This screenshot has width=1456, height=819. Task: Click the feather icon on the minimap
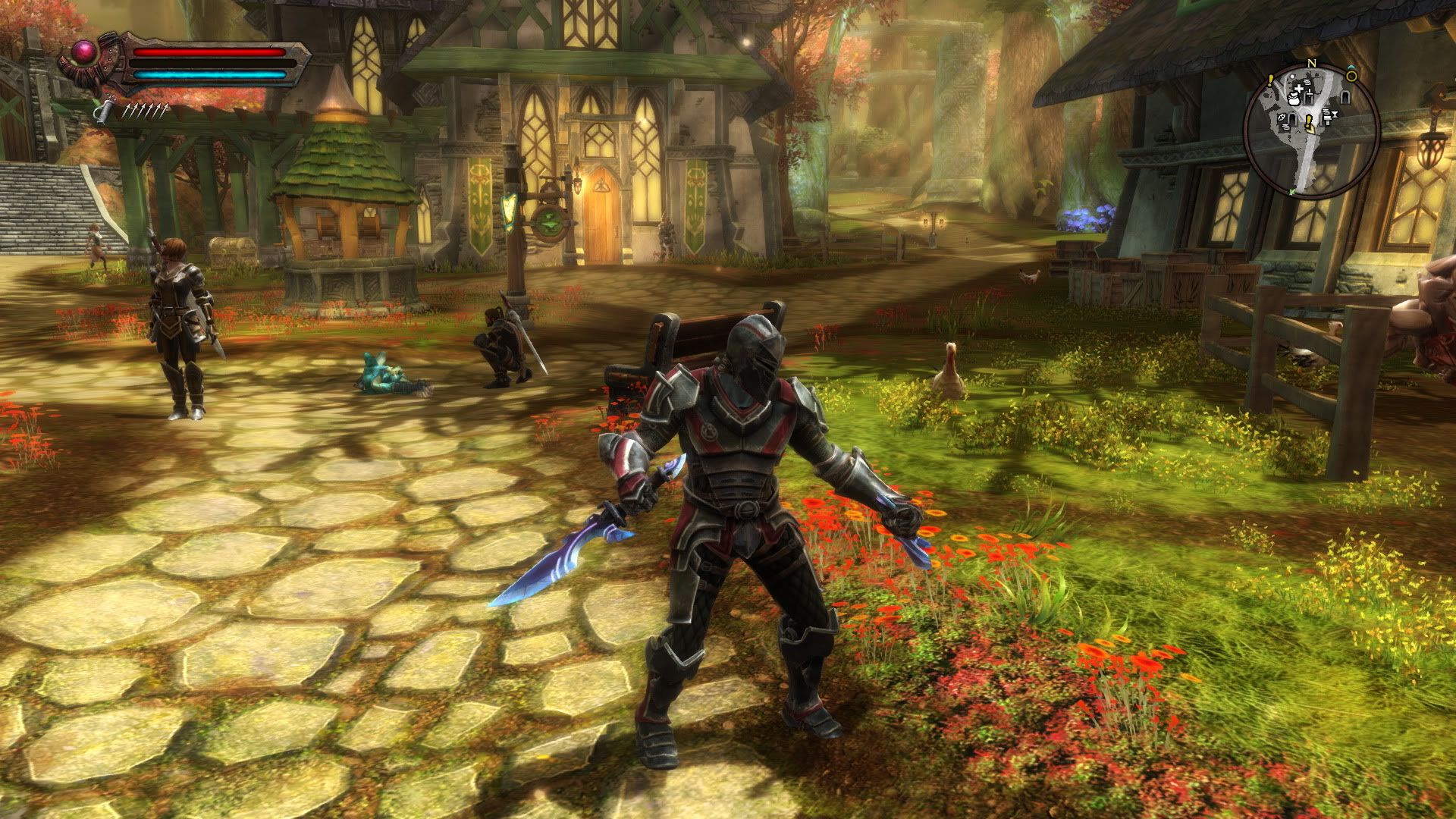point(1282,118)
